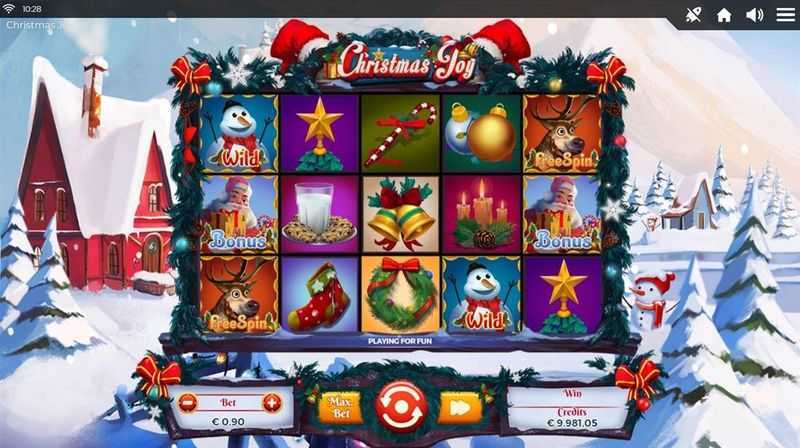Screen dimensions: 800x448
Task: Increase the bet with the plus button
Action: [271, 403]
